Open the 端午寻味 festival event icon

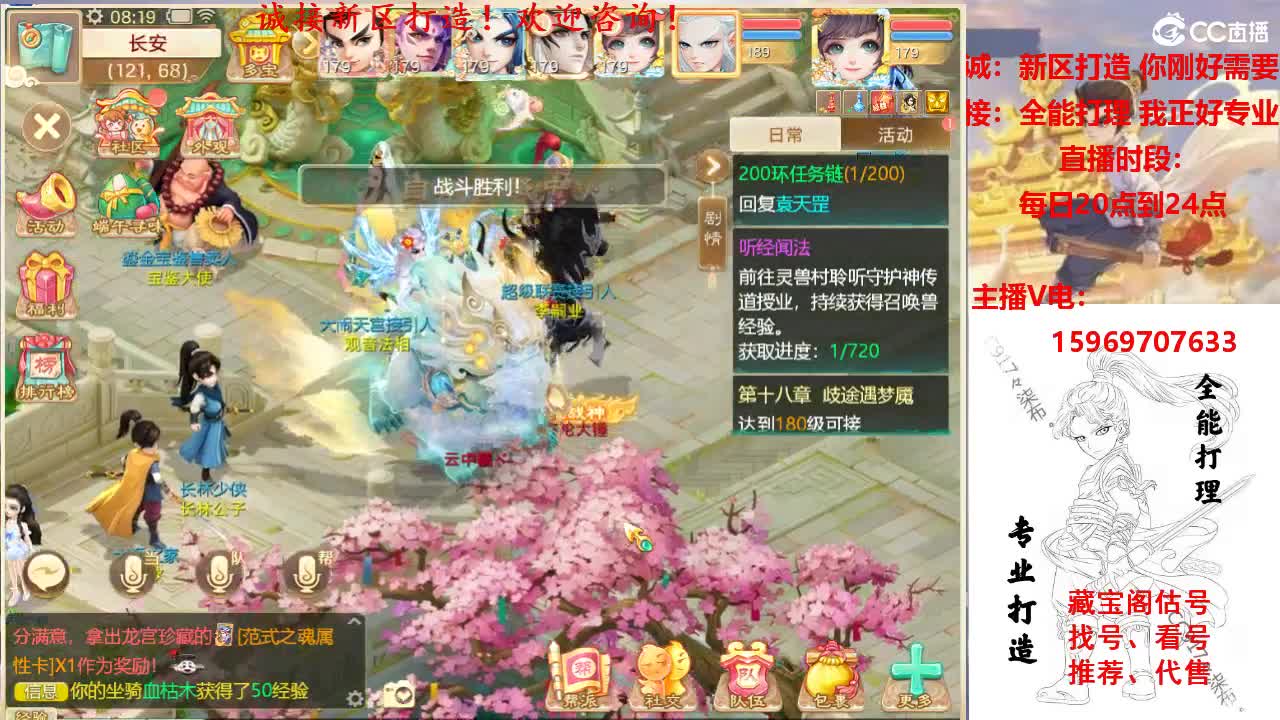[126, 207]
